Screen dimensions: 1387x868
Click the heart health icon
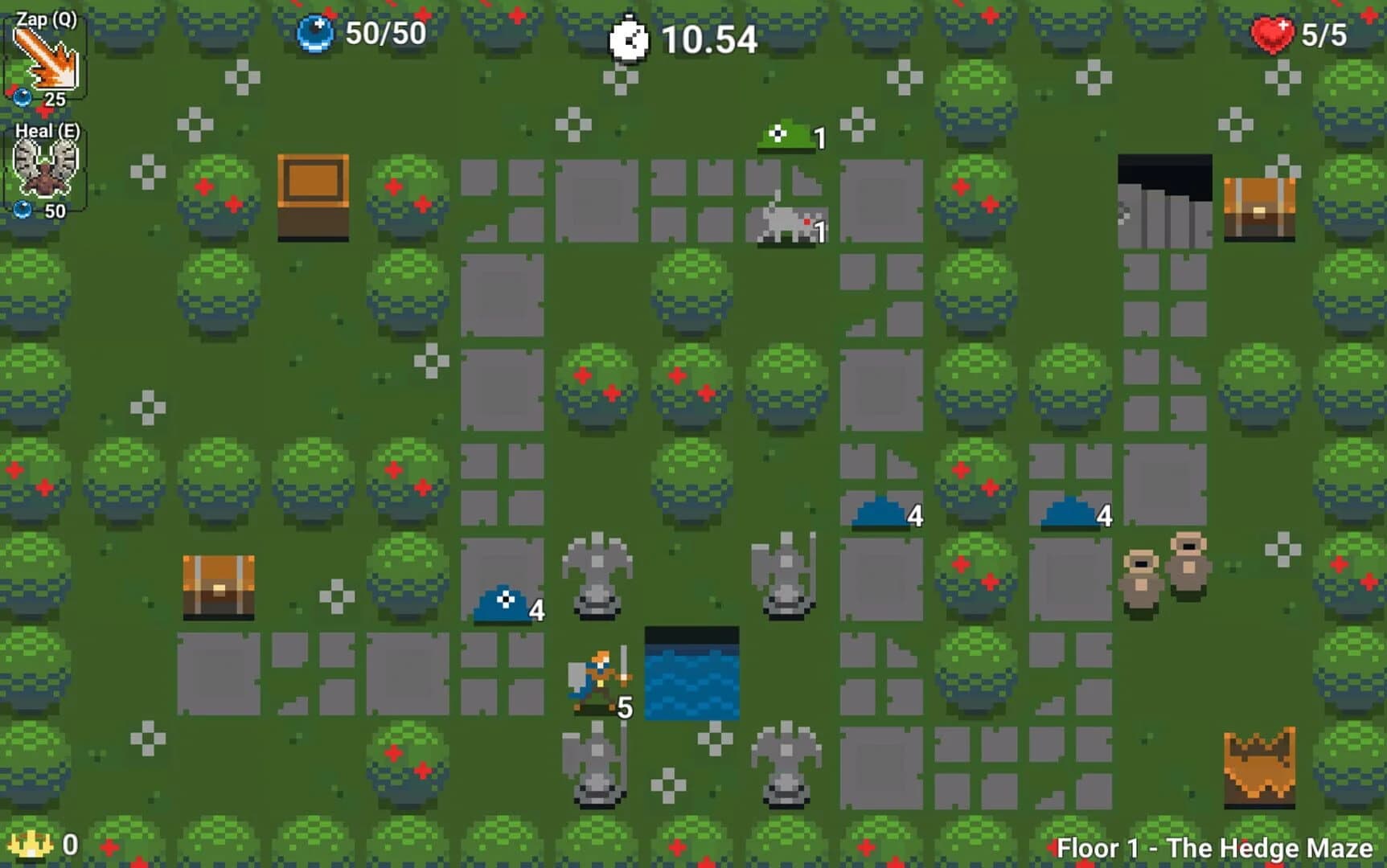[x=1273, y=35]
